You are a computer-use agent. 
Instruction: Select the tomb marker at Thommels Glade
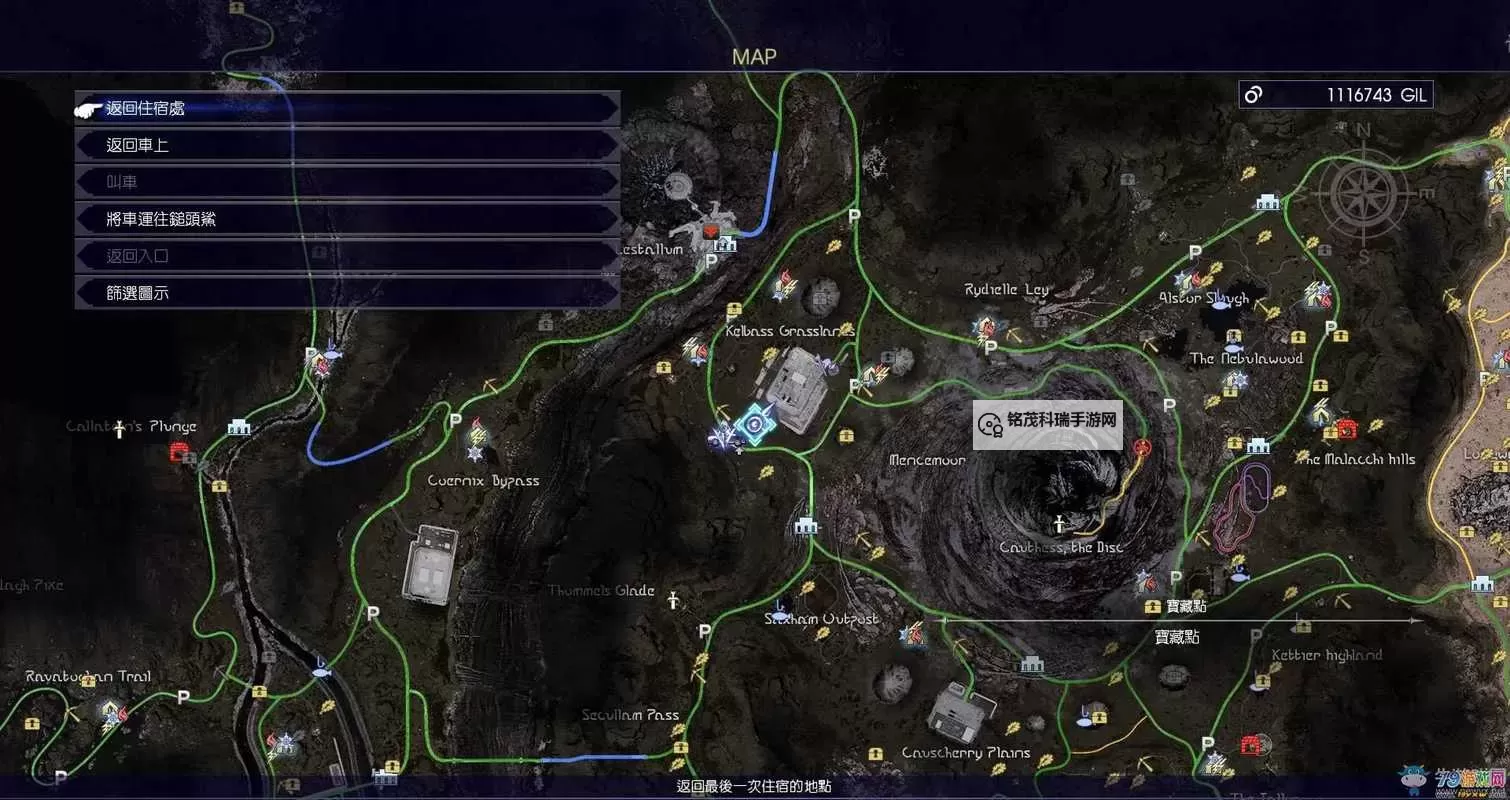[x=675, y=599]
